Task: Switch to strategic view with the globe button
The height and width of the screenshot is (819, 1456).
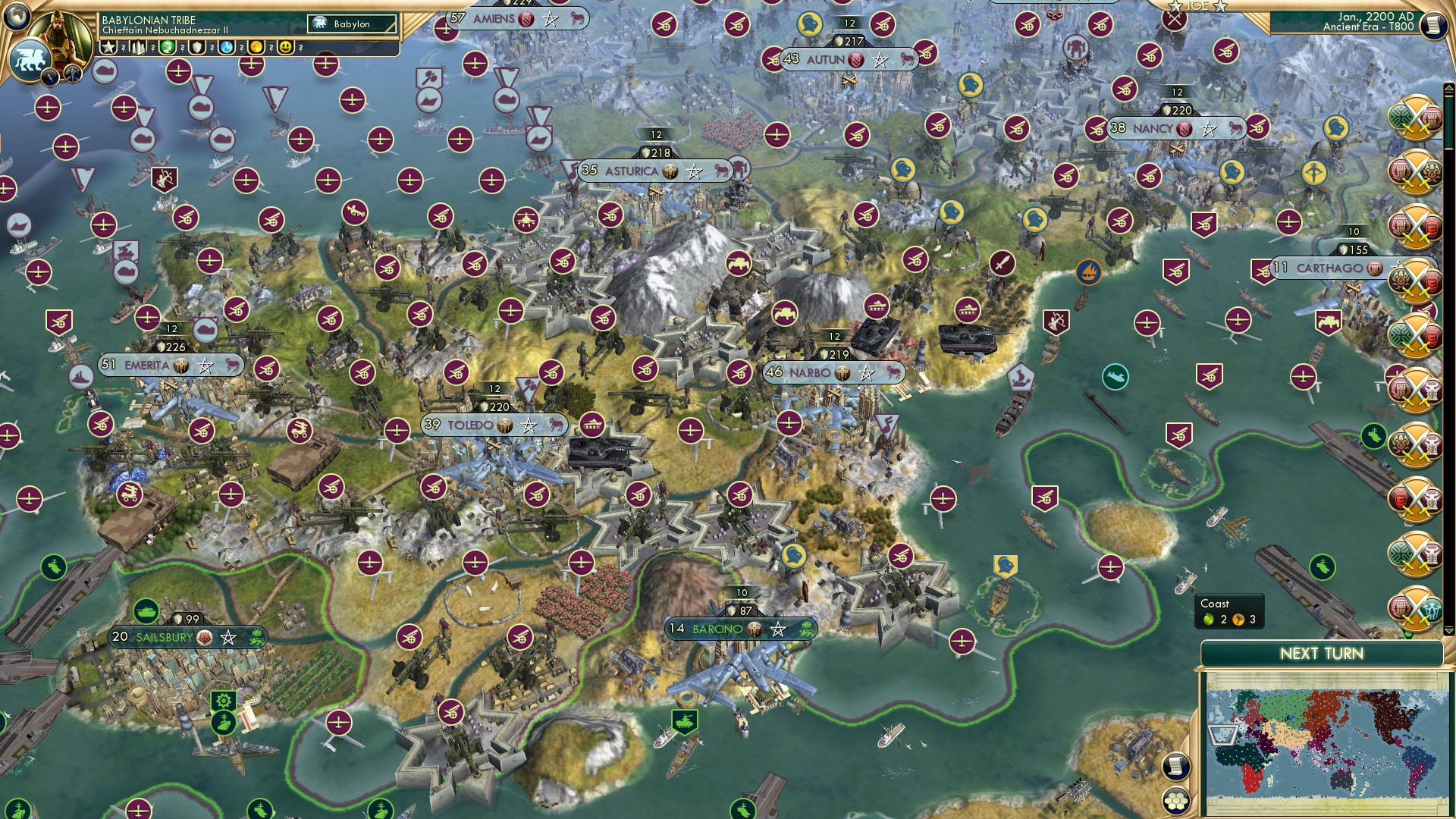Action: [16, 16]
